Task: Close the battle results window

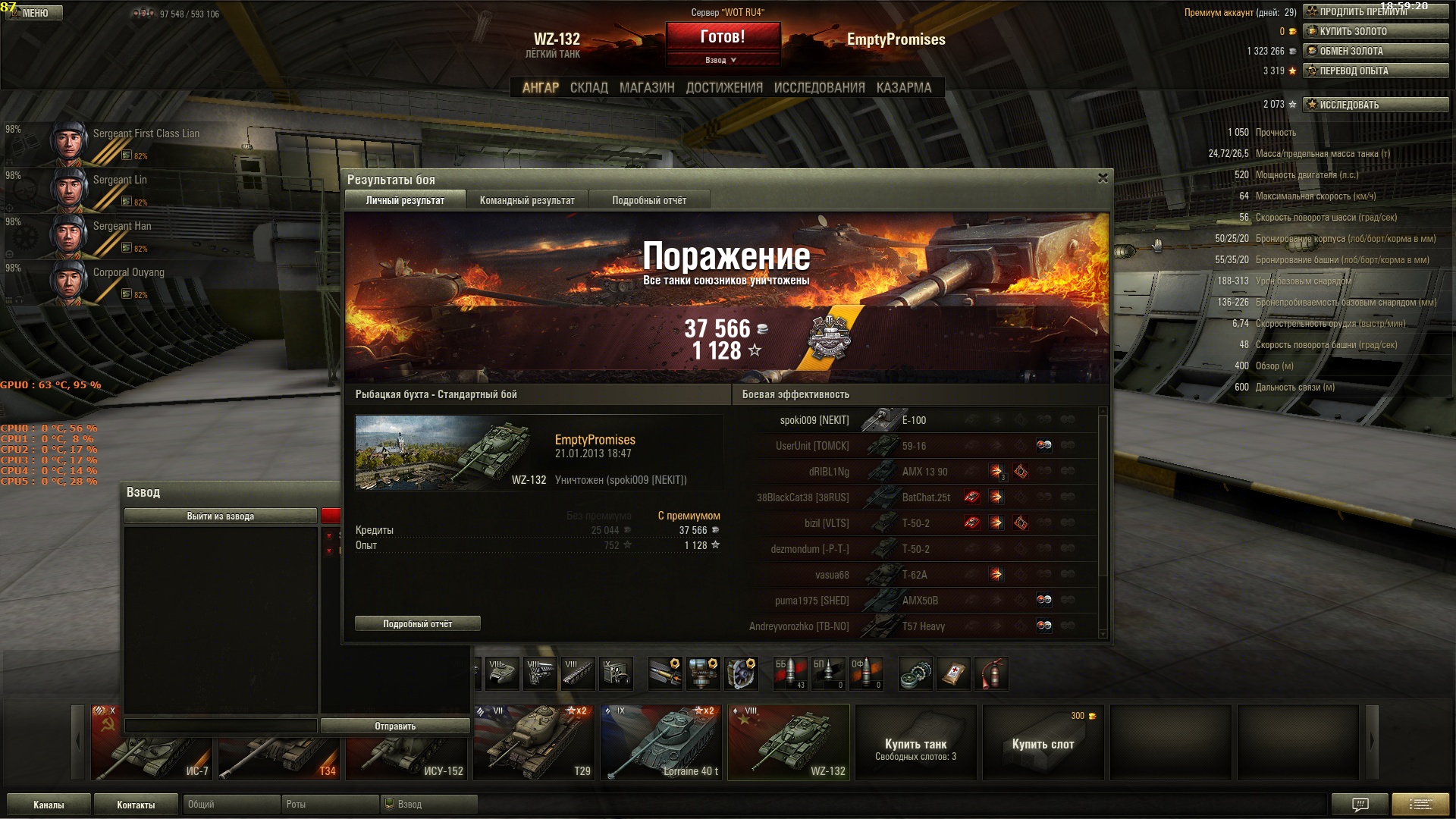Action: [x=1103, y=178]
